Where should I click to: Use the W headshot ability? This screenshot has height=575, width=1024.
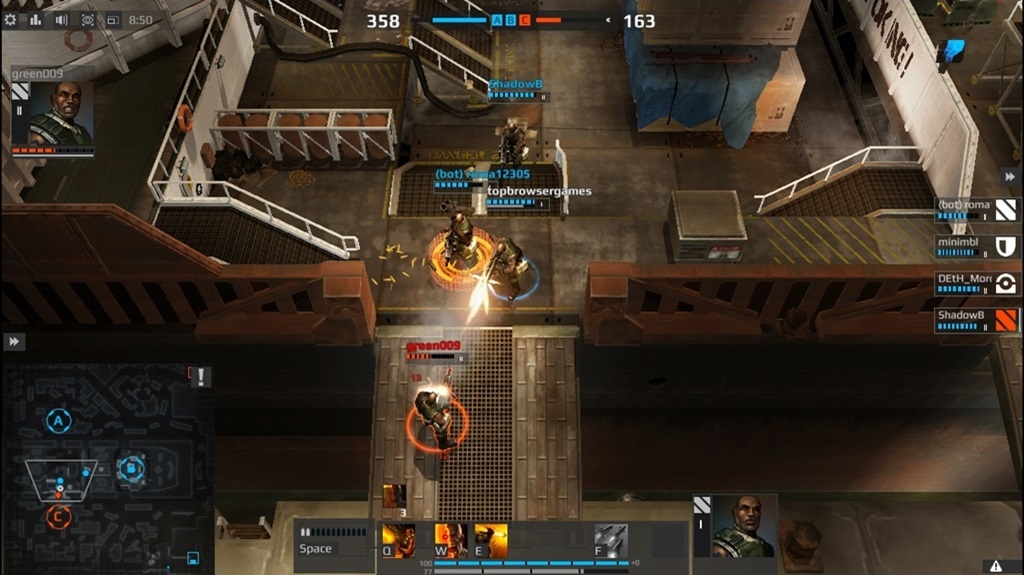[450, 541]
